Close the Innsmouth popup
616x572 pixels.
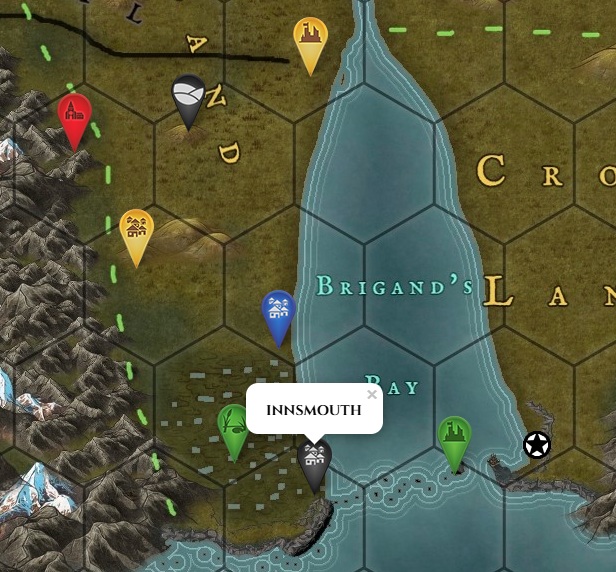pyautogui.click(x=372, y=395)
